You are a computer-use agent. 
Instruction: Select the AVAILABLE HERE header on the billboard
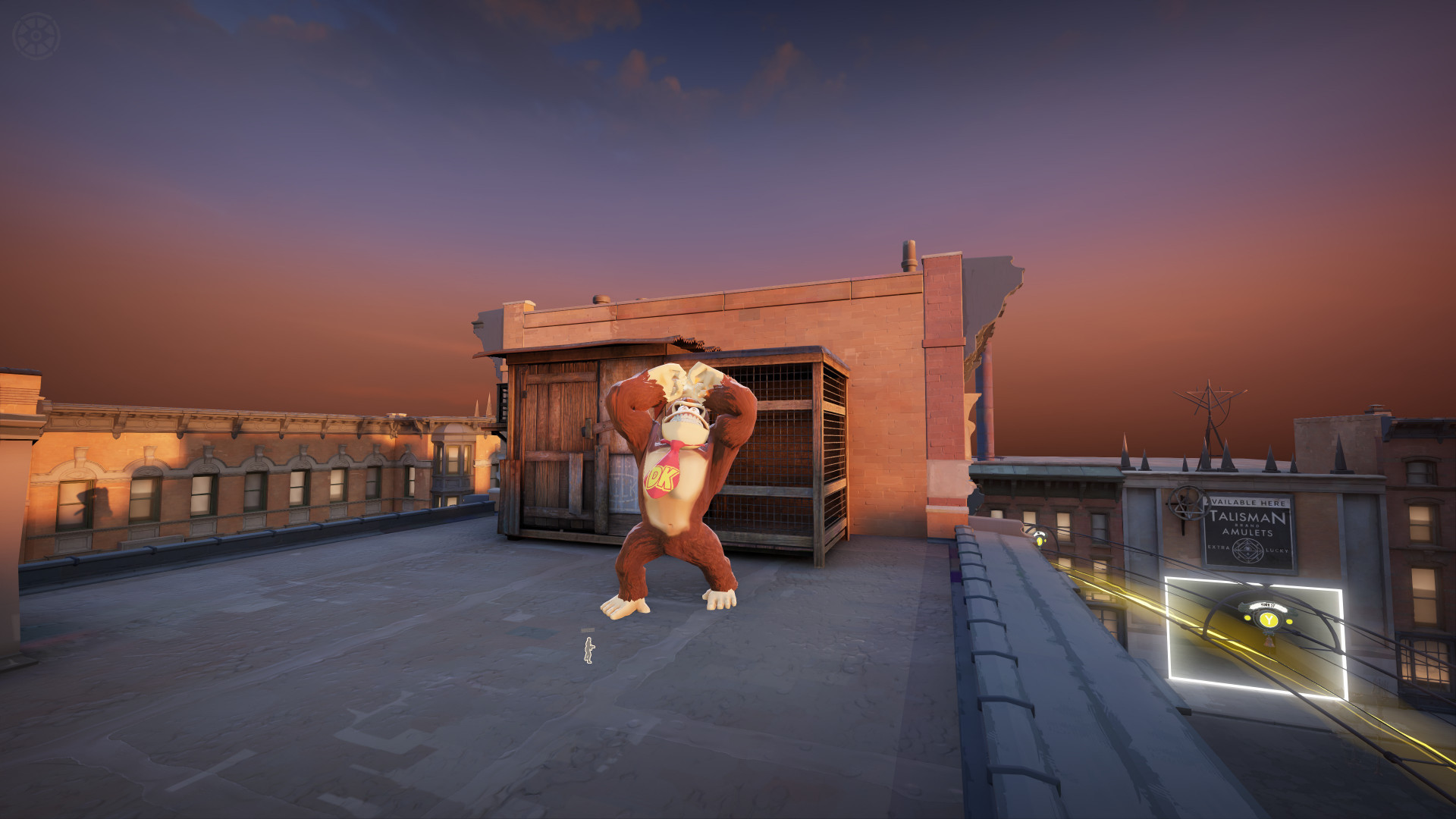[x=1246, y=502]
